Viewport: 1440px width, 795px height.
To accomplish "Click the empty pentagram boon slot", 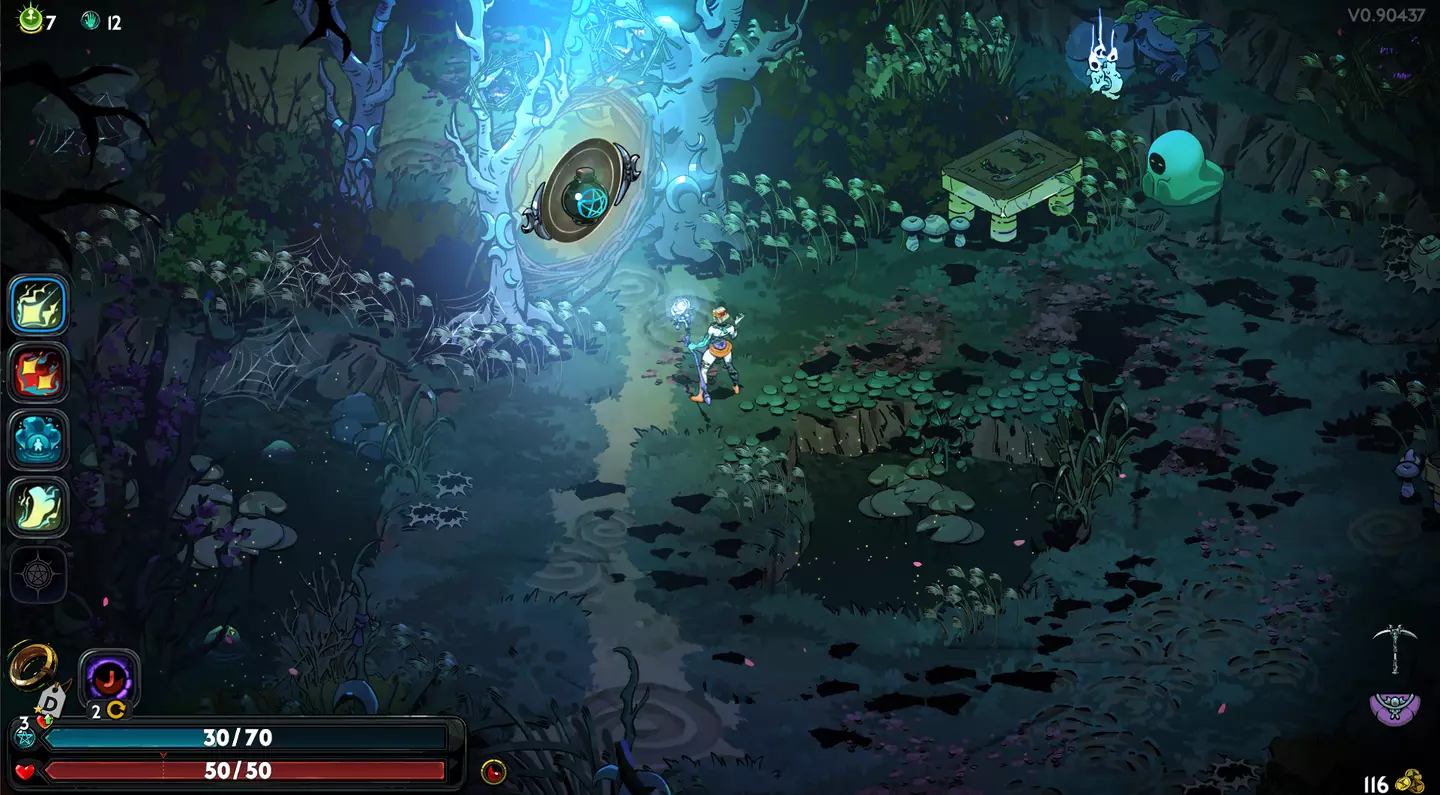I will pyautogui.click(x=39, y=574).
